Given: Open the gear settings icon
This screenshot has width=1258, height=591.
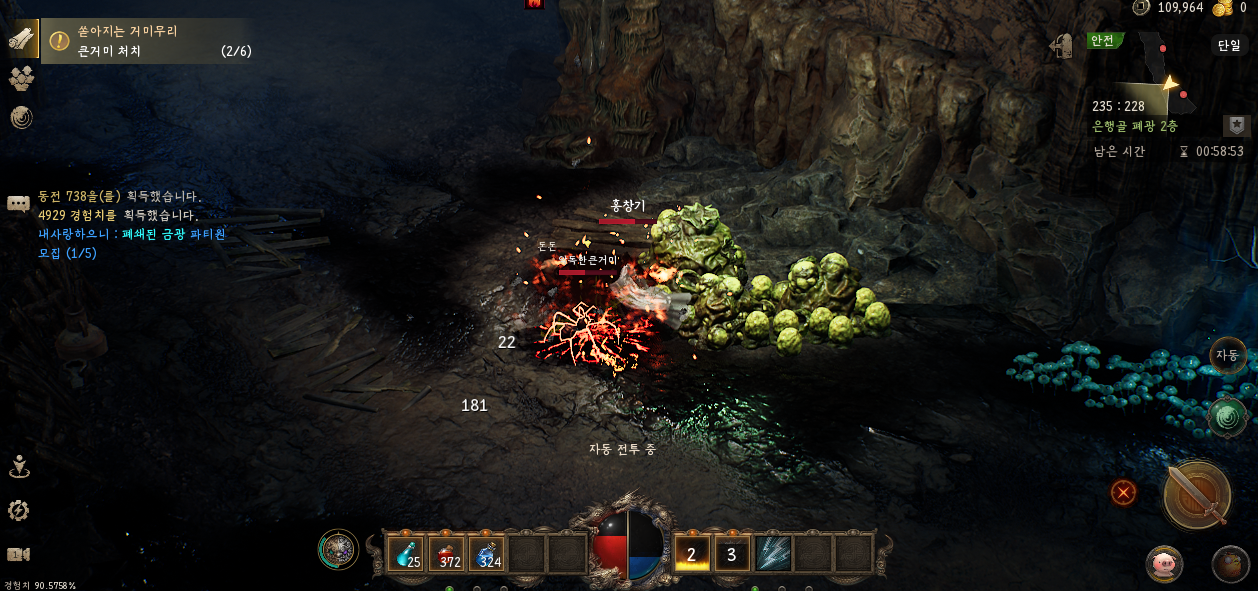Looking at the screenshot, I should pos(18,511).
